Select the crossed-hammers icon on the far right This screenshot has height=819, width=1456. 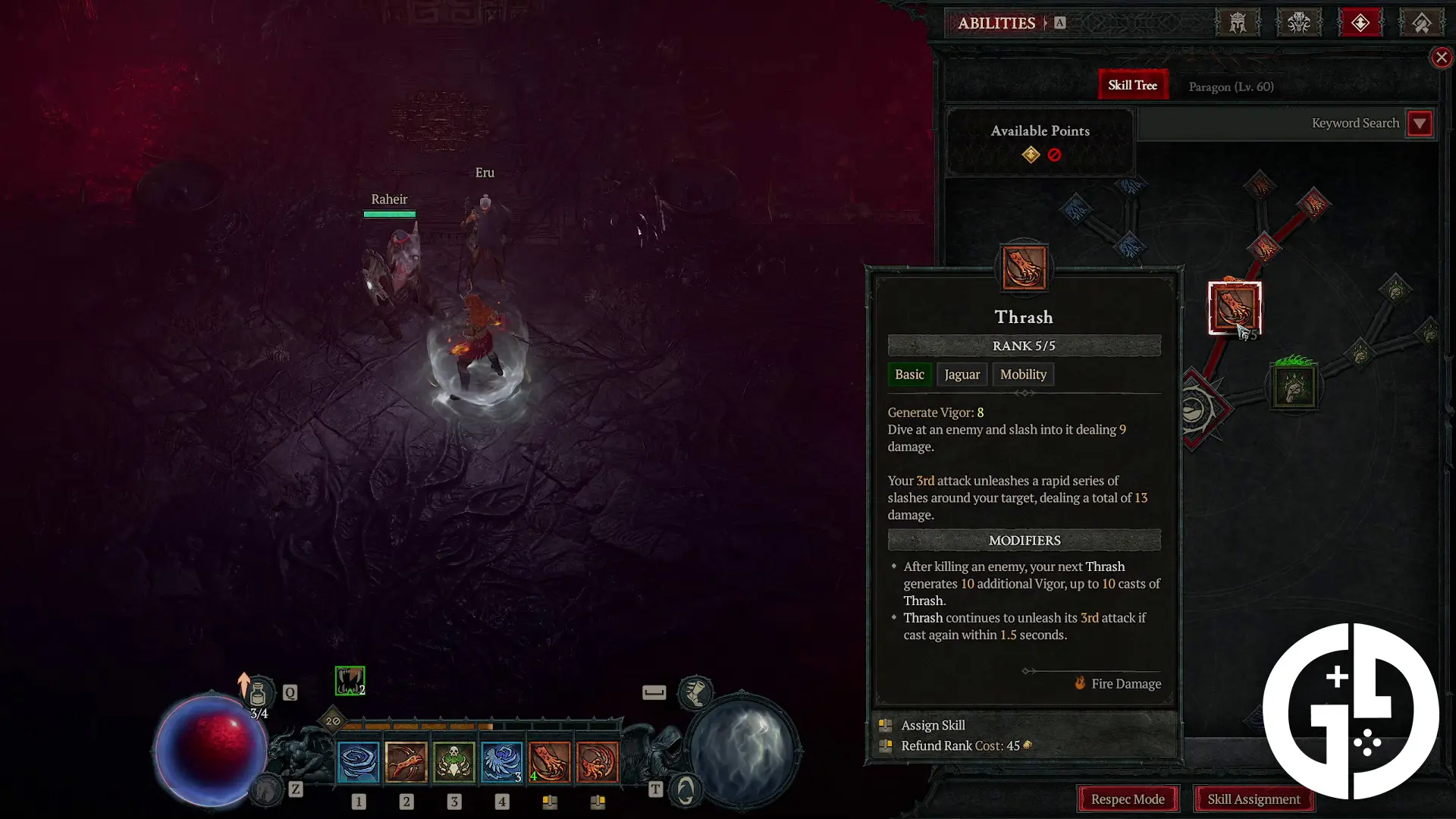pos(1422,23)
